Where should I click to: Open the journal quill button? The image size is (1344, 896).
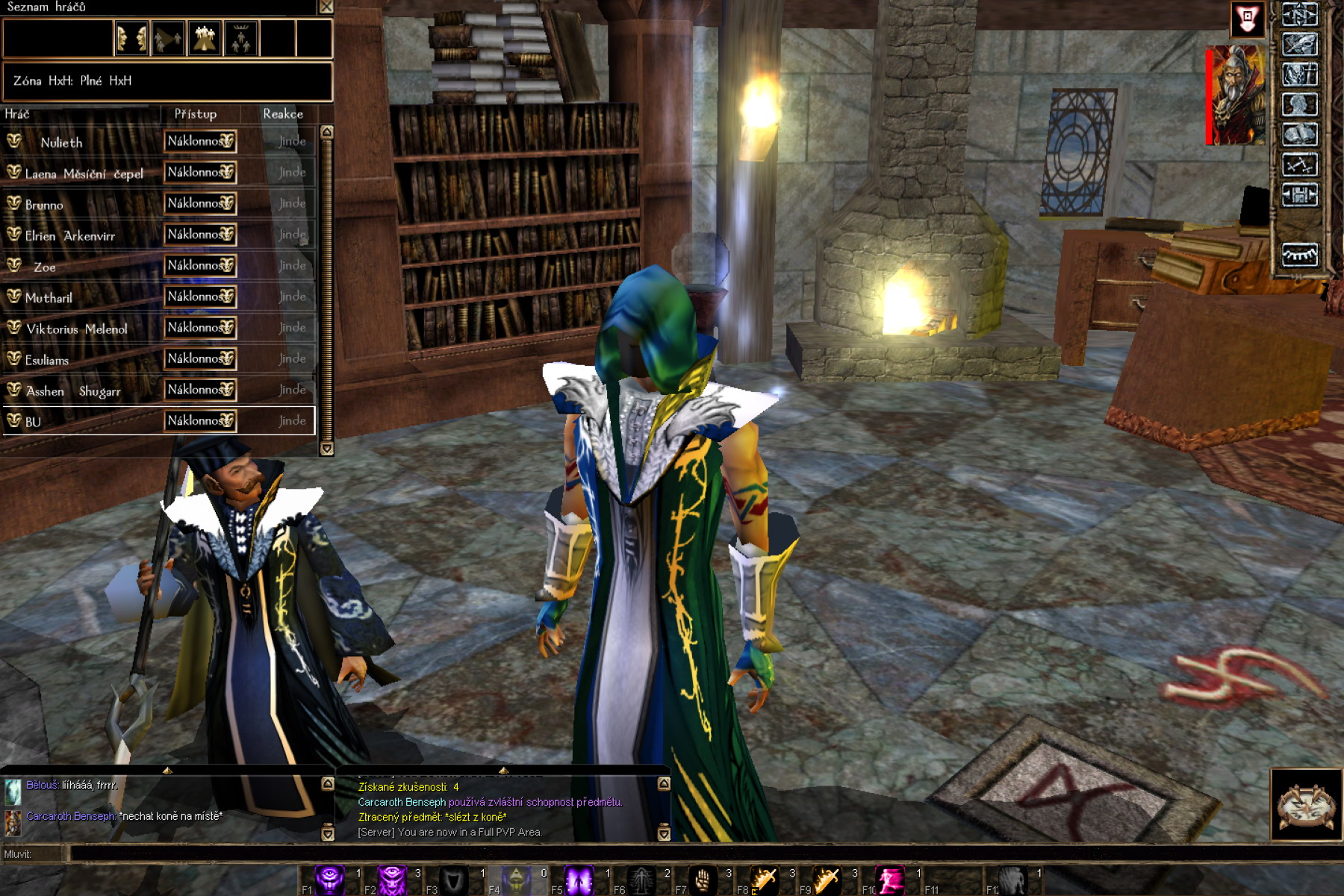click(x=1299, y=45)
